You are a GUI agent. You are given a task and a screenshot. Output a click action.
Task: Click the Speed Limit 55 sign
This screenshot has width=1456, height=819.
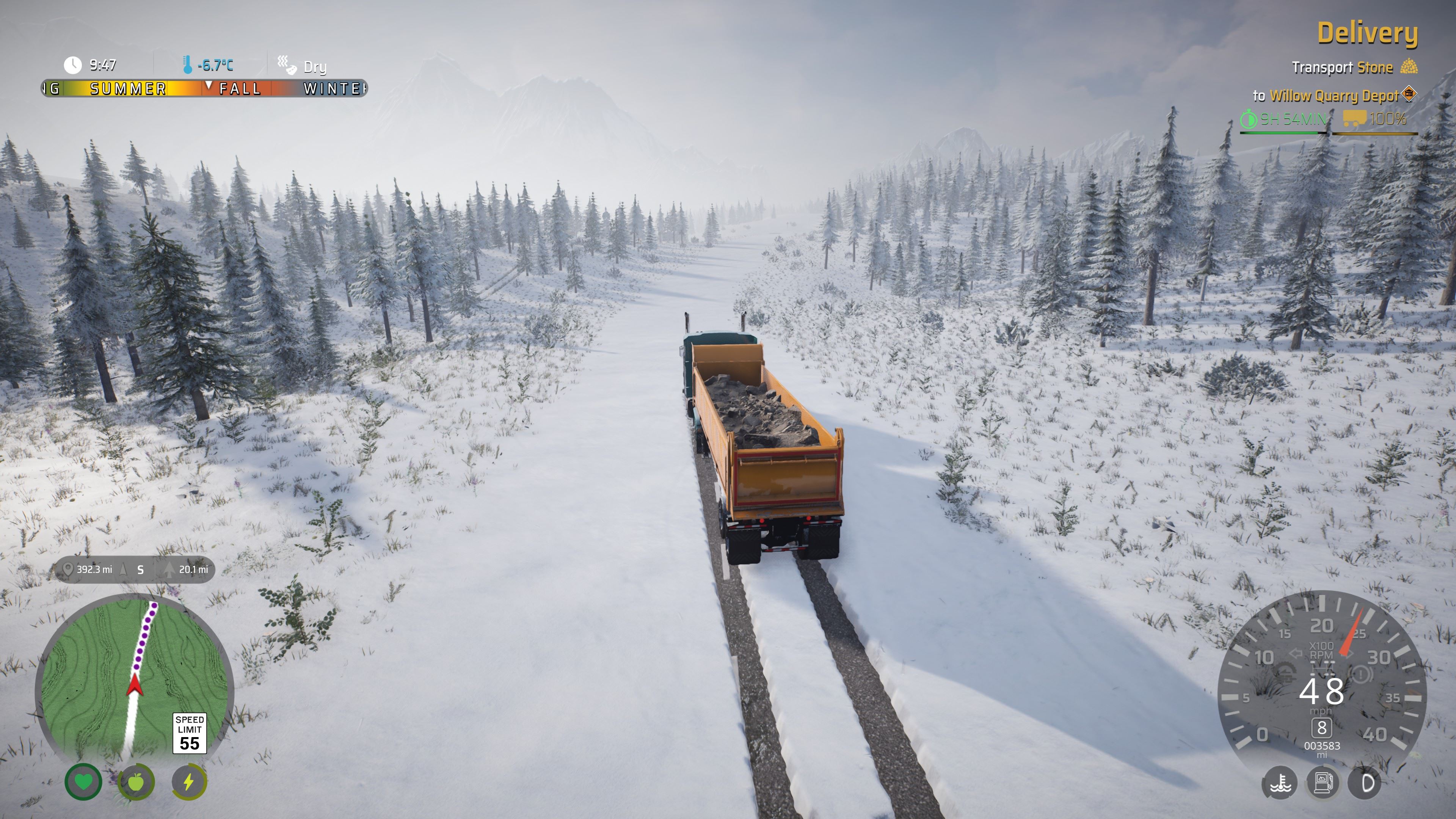[x=189, y=733]
